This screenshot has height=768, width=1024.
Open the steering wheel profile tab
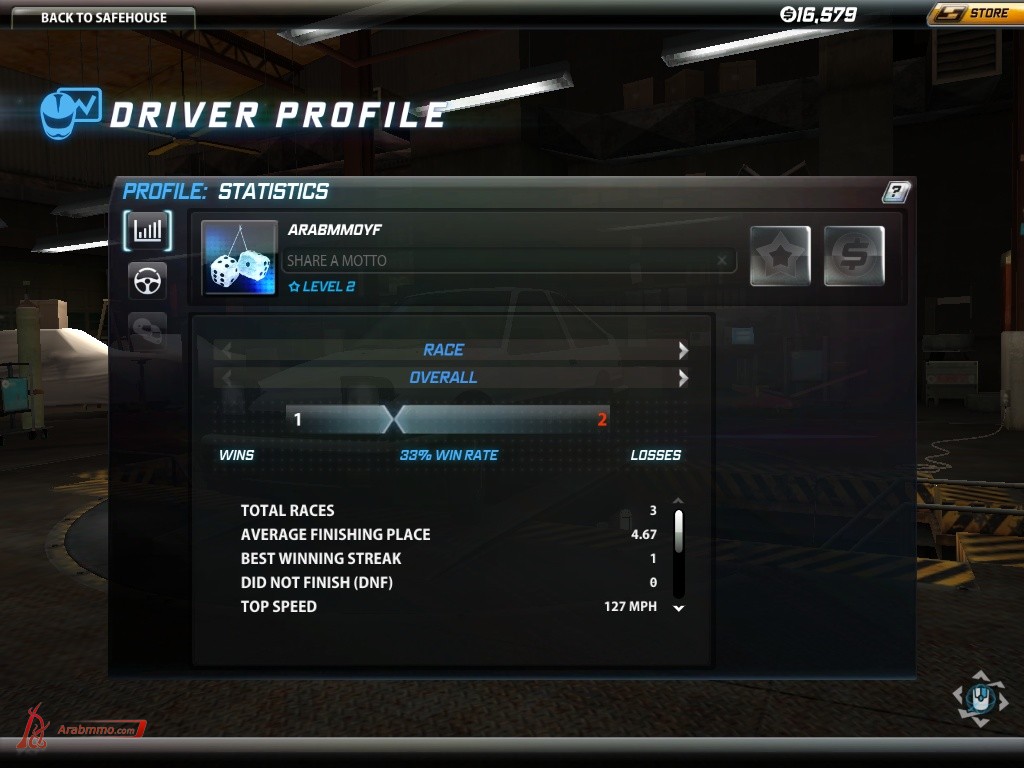(148, 281)
